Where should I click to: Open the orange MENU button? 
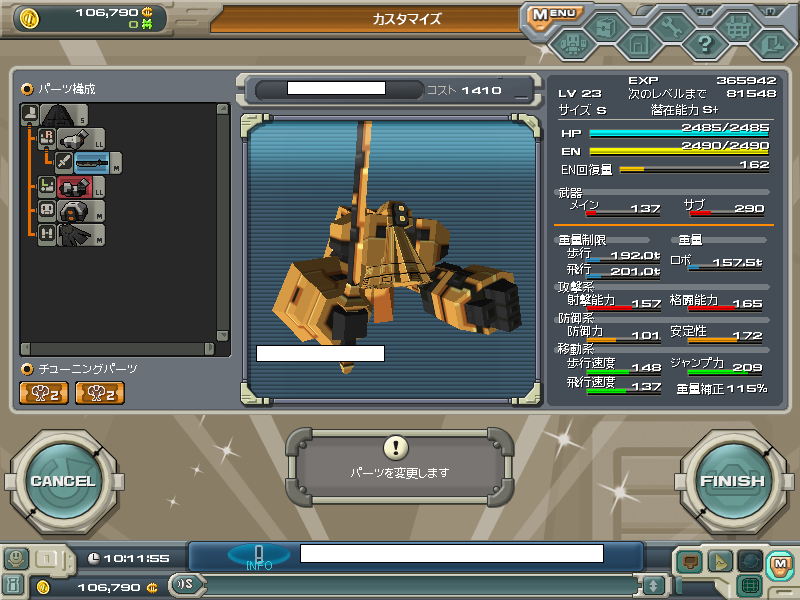553,14
